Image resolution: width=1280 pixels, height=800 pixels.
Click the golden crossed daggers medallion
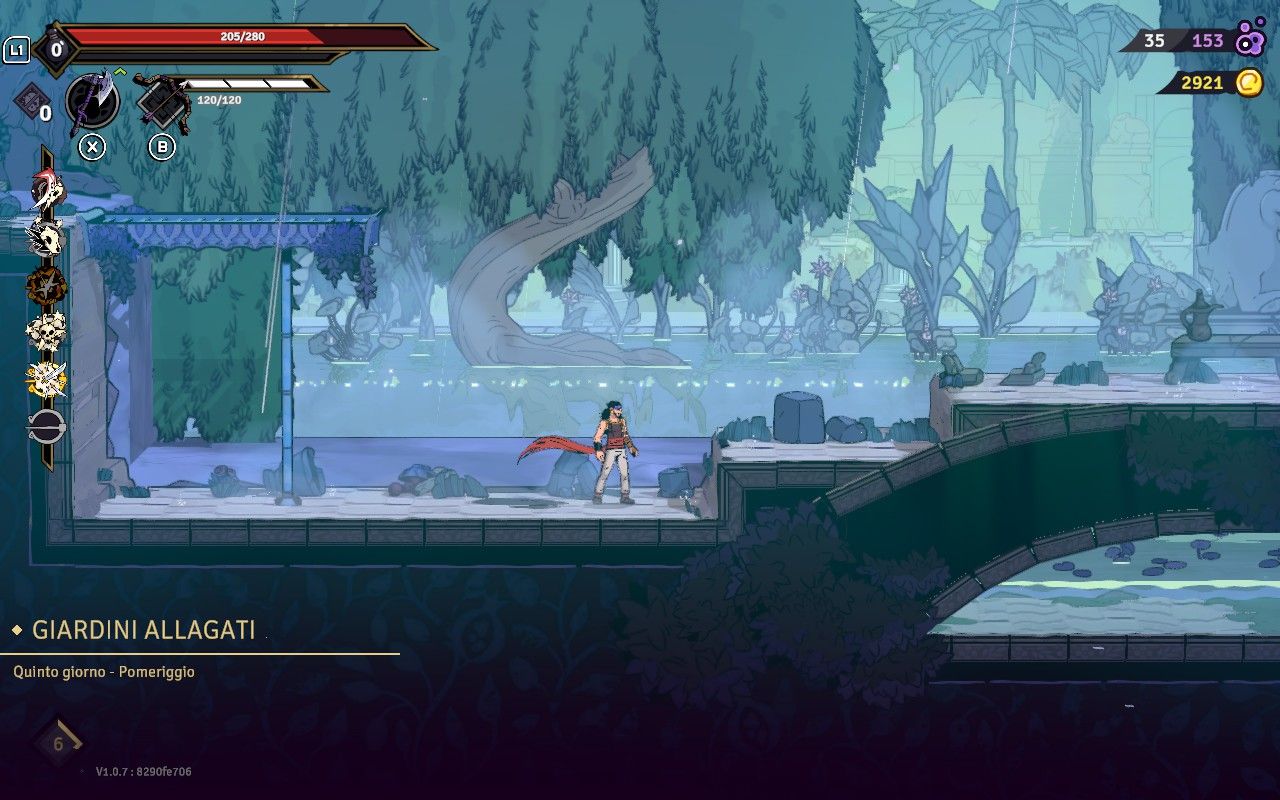click(45, 379)
